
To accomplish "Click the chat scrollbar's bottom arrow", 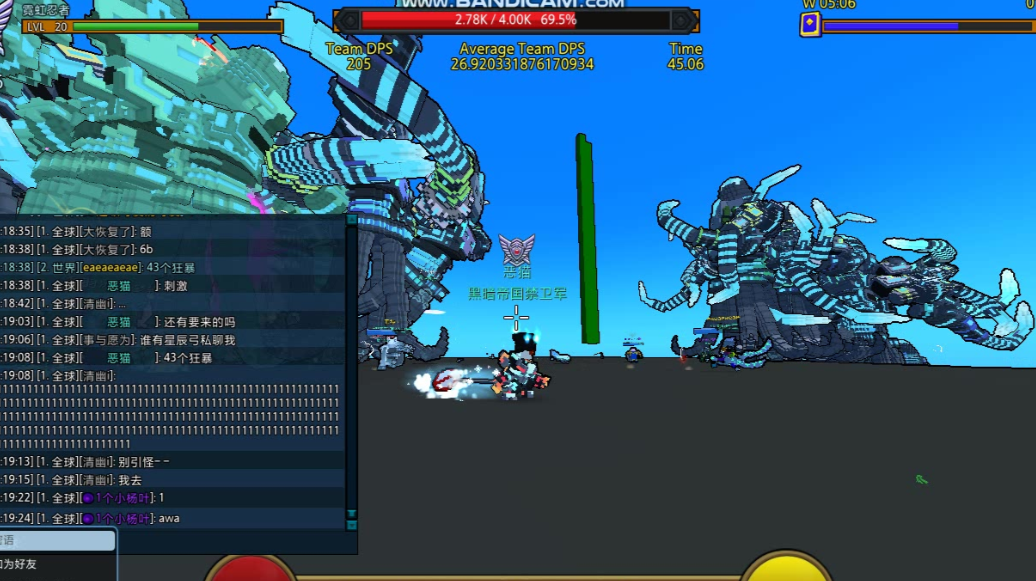I will tap(351, 523).
